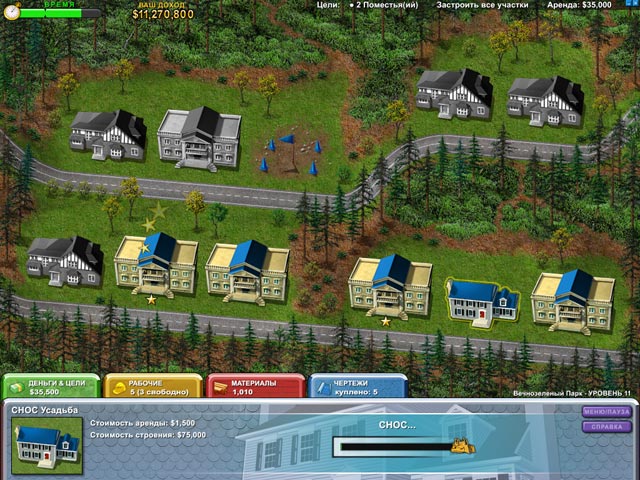
Task: Click the Усадьба house thumbnail in panel
Action: tap(47, 445)
